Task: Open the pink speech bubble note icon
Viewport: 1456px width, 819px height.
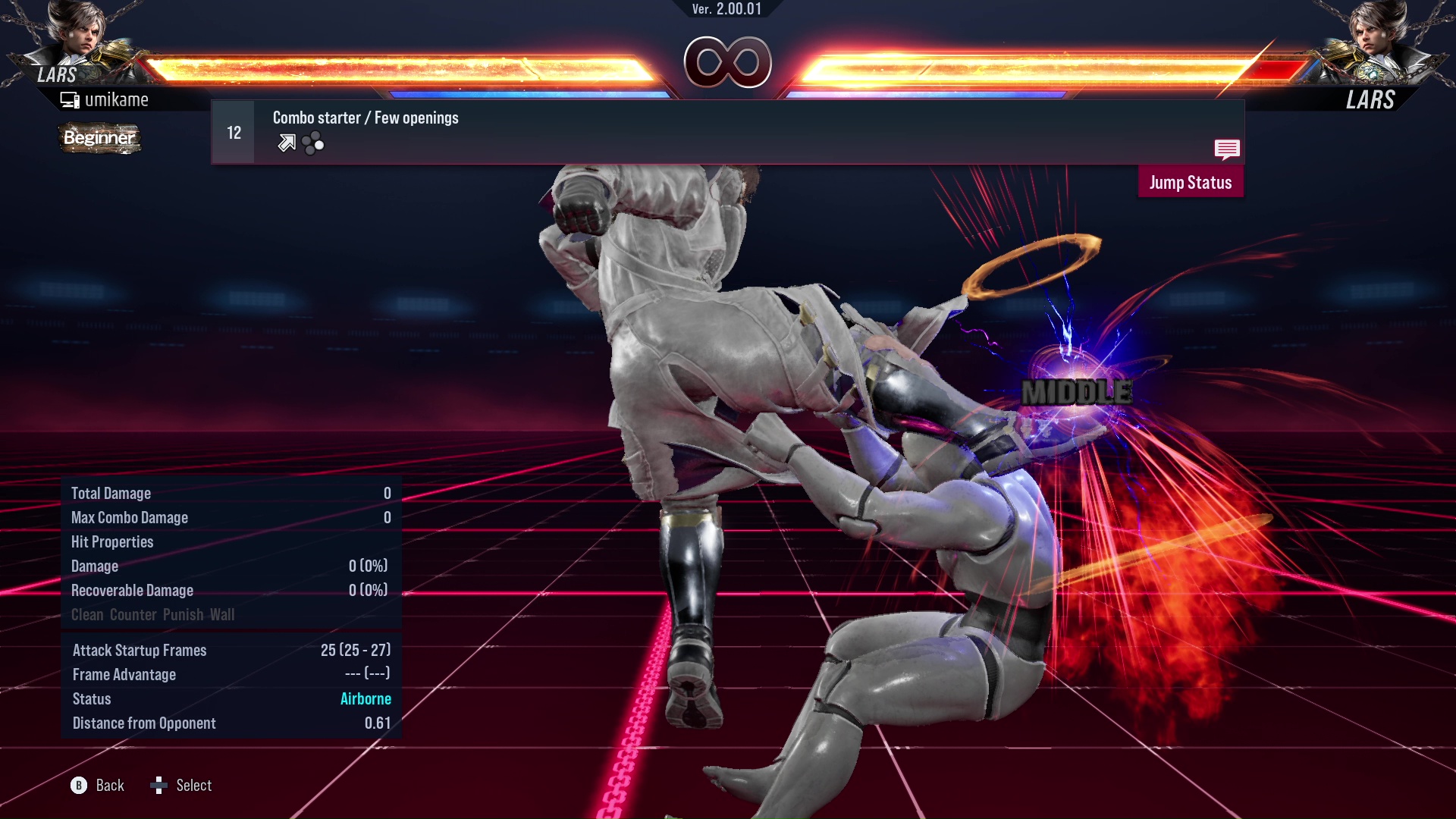Action: pos(1226,149)
